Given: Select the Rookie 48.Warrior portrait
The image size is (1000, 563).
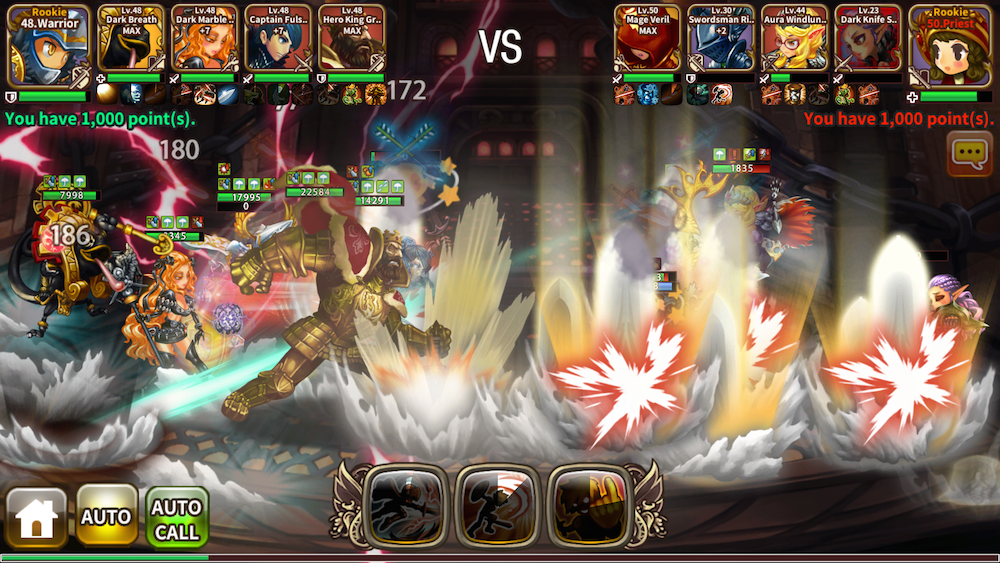Looking at the screenshot, I should pos(49,45).
